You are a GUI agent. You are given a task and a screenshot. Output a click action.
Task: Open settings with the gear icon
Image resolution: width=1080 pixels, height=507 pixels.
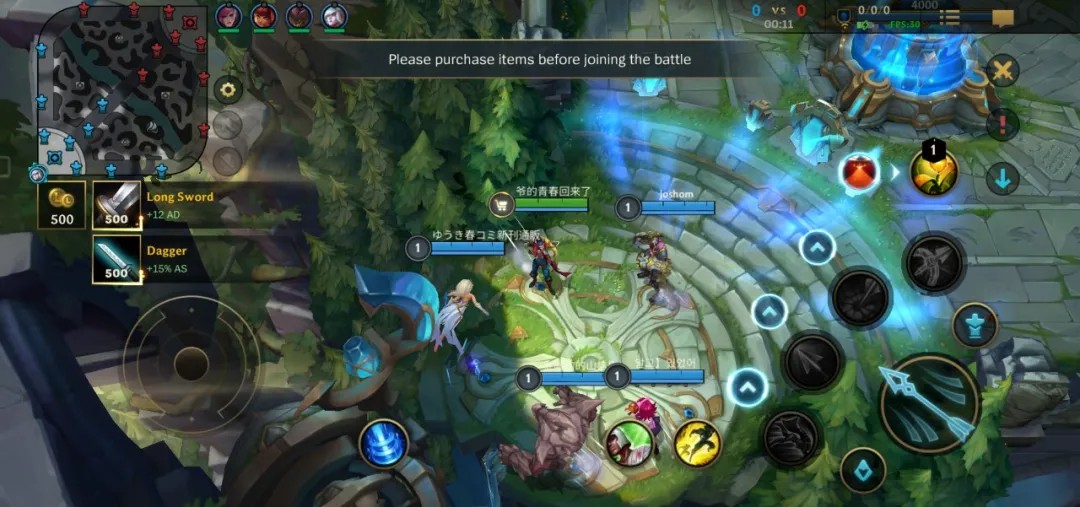[x=229, y=90]
